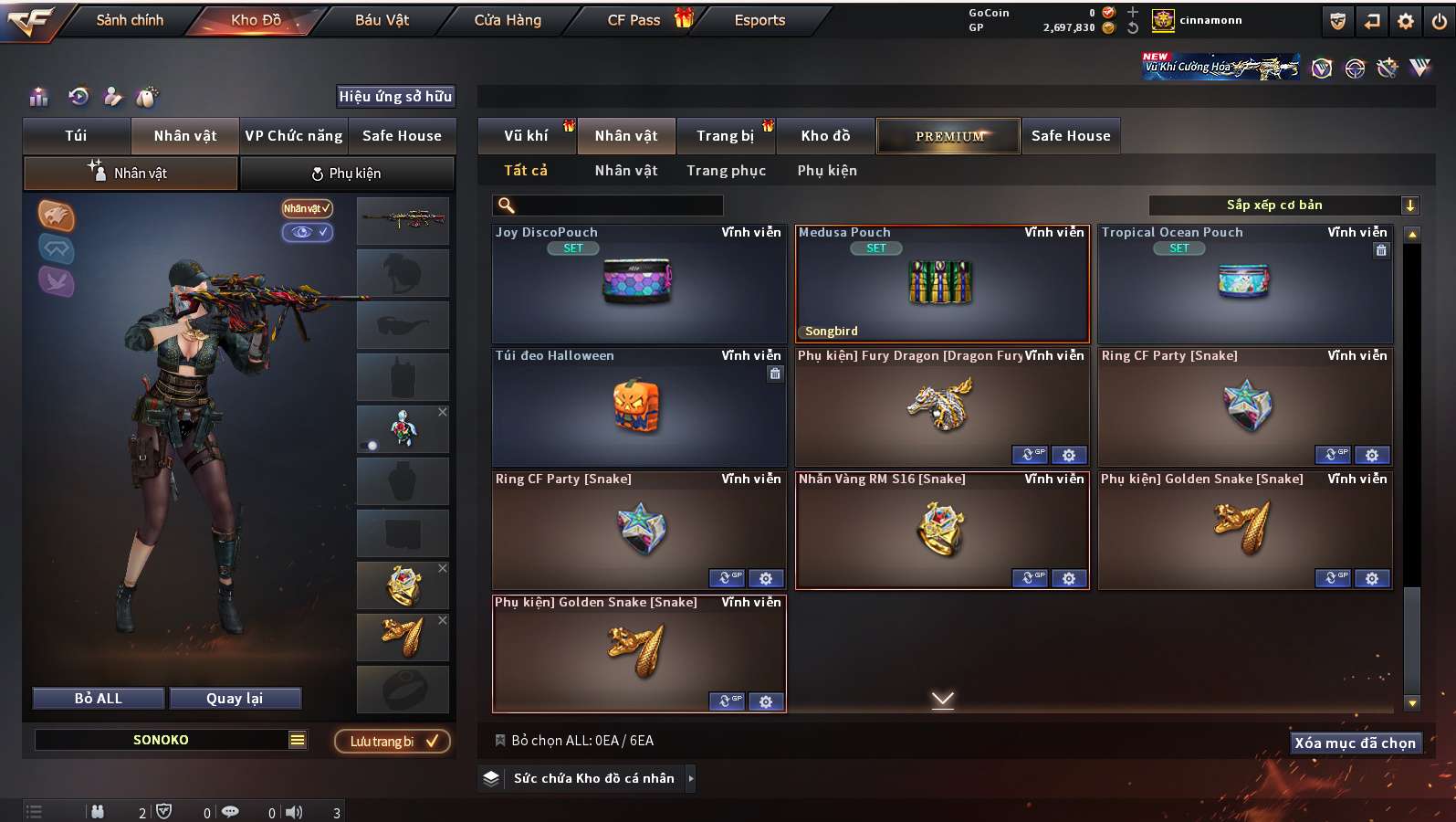Choose the Túi đeo Halloween pumpkin item

(x=638, y=407)
